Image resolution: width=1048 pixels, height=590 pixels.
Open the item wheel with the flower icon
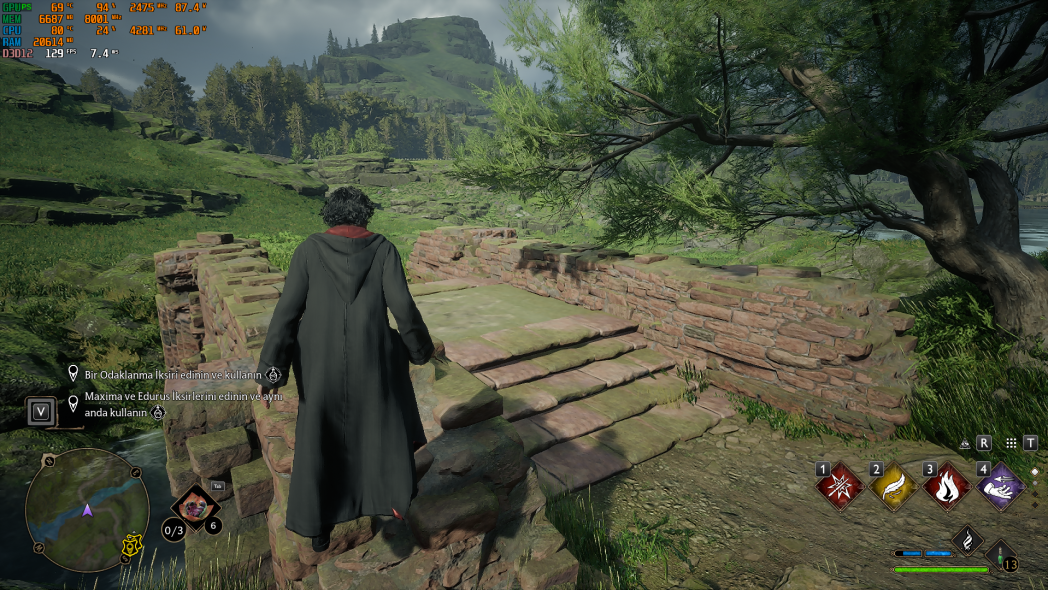point(195,506)
